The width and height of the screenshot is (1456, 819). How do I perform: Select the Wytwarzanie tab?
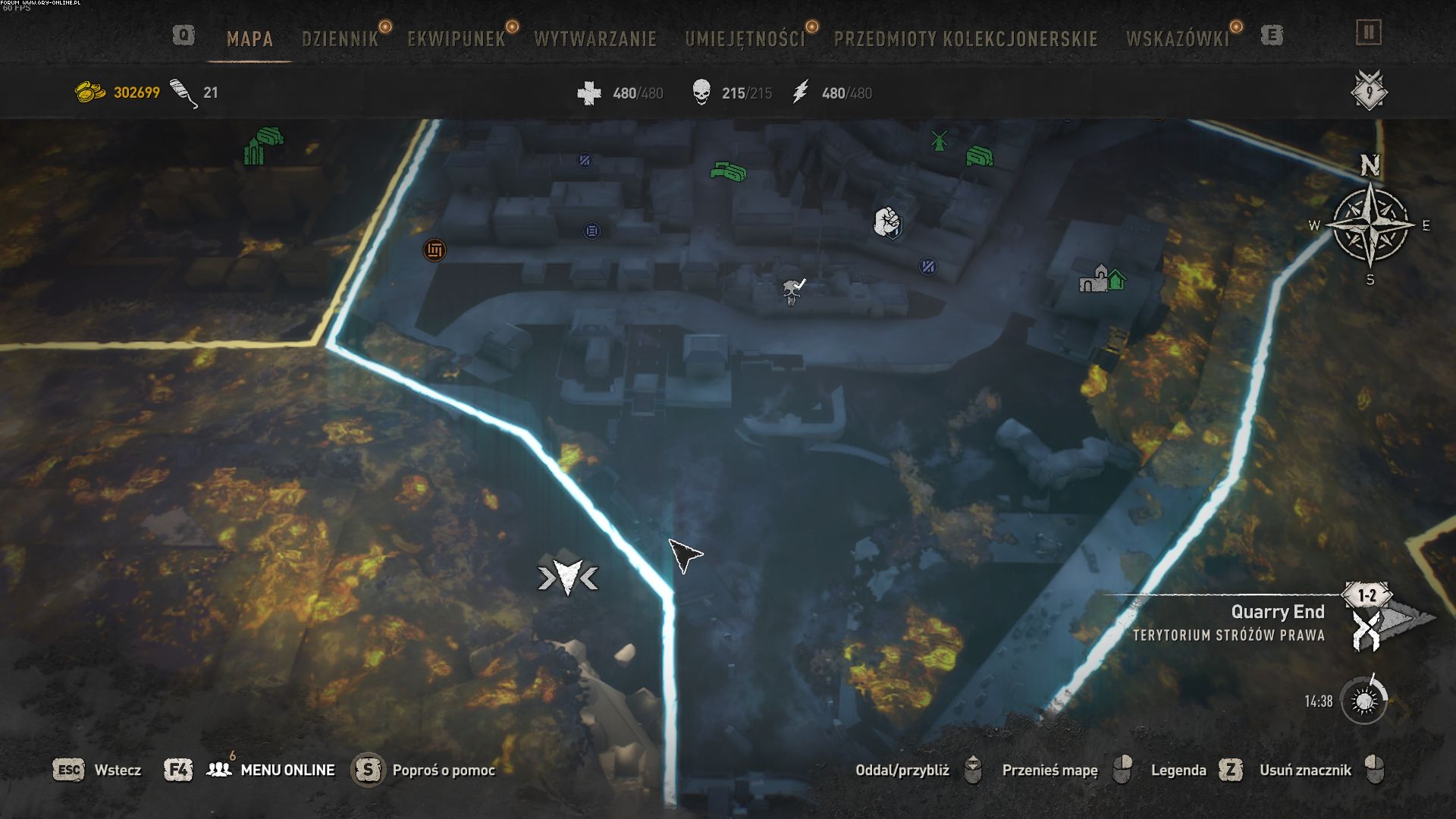pyautogui.click(x=595, y=39)
